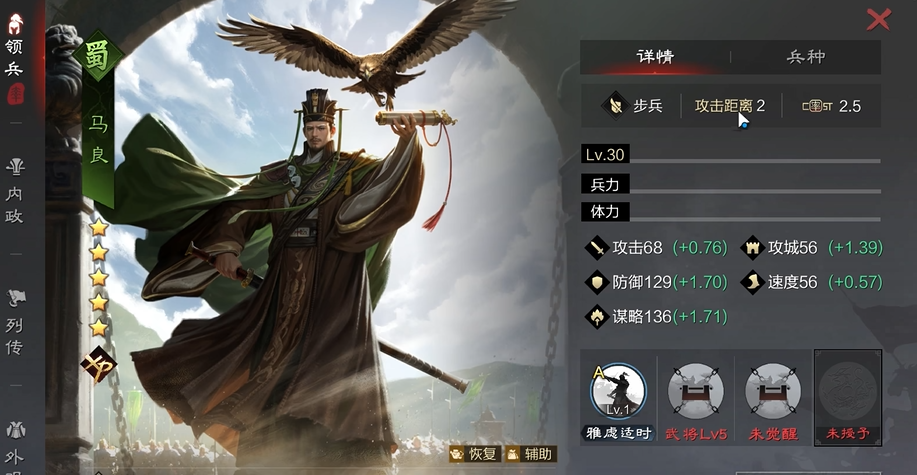Screen dimensions: 917x475
Task: View the 雅虑适时 skill
Action: [x=617, y=391]
